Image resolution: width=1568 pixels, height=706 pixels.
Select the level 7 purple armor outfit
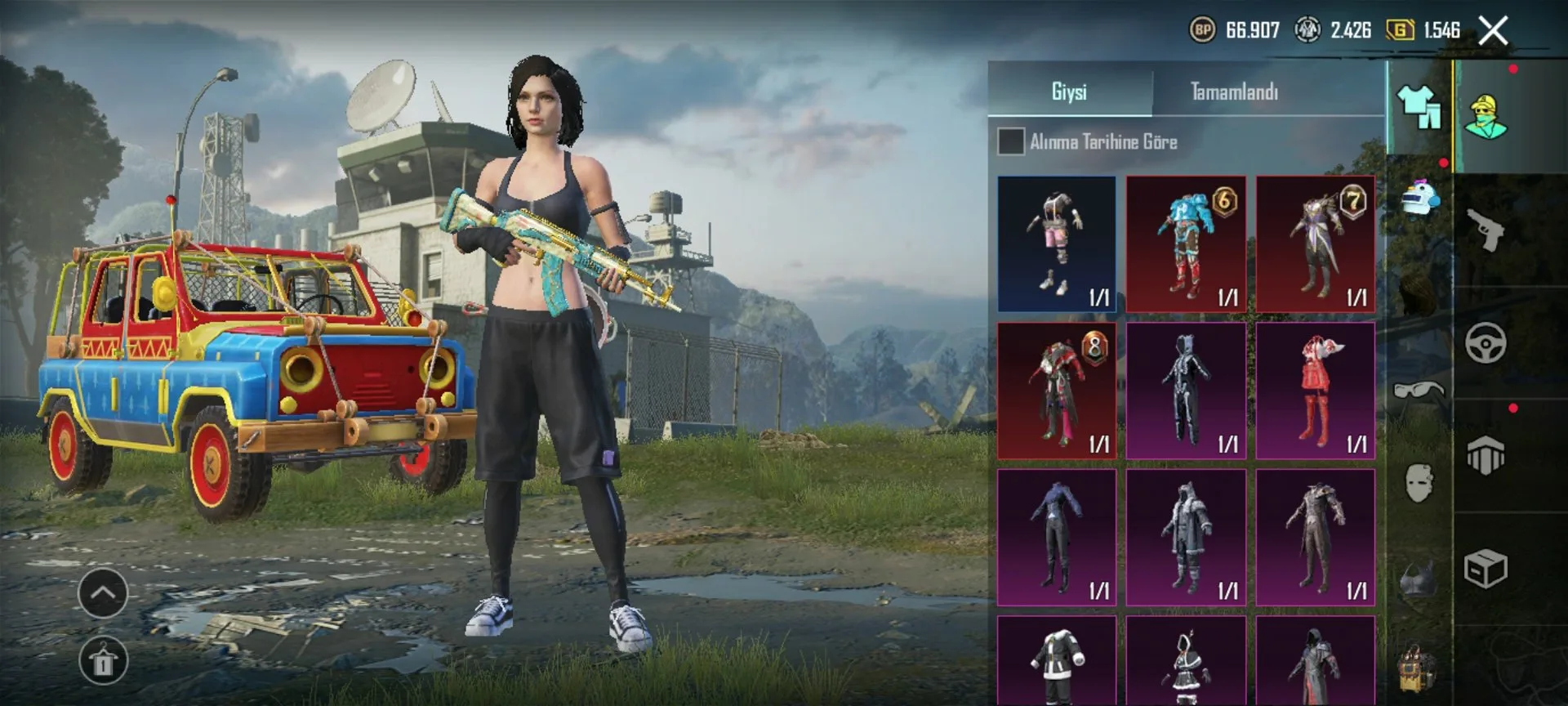coord(1315,244)
